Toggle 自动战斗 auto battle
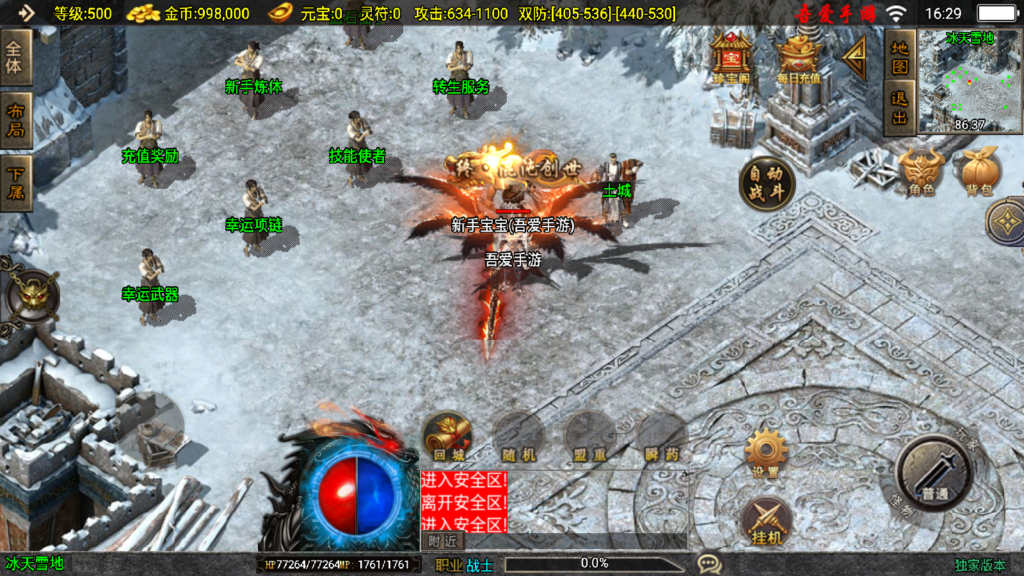 point(767,184)
